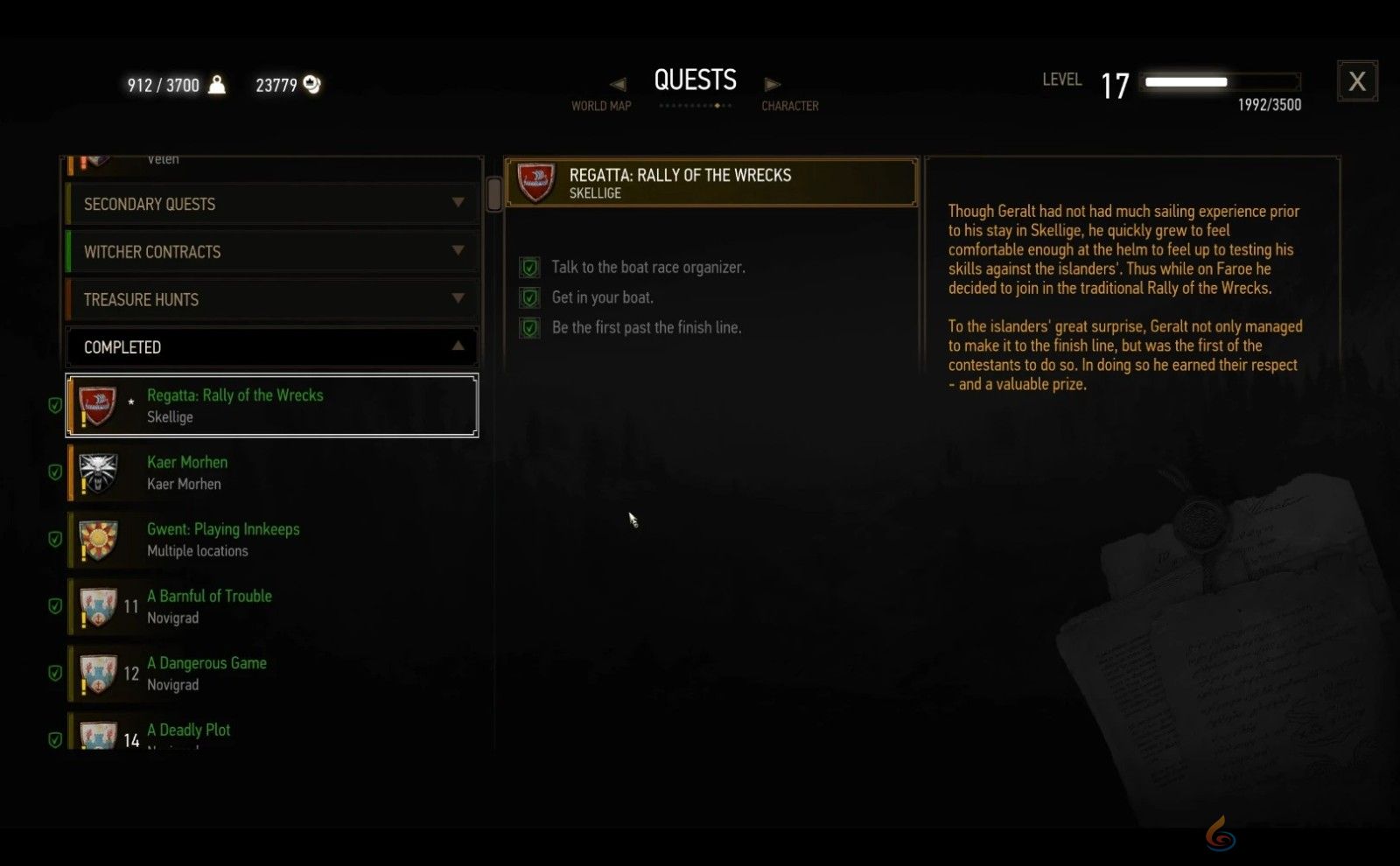This screenshot has width=1400, height=866.
Task: Choose the Gwent: Playing Innkeeps quest
Action: [272, 540]
